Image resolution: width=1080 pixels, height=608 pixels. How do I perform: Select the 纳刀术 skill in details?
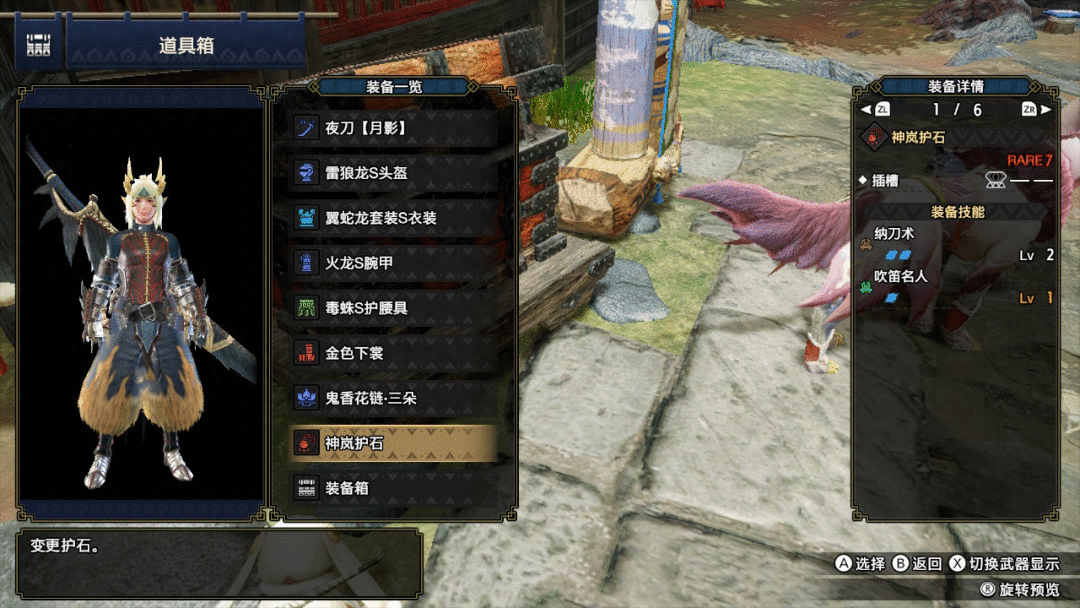[x=894, y=233]
